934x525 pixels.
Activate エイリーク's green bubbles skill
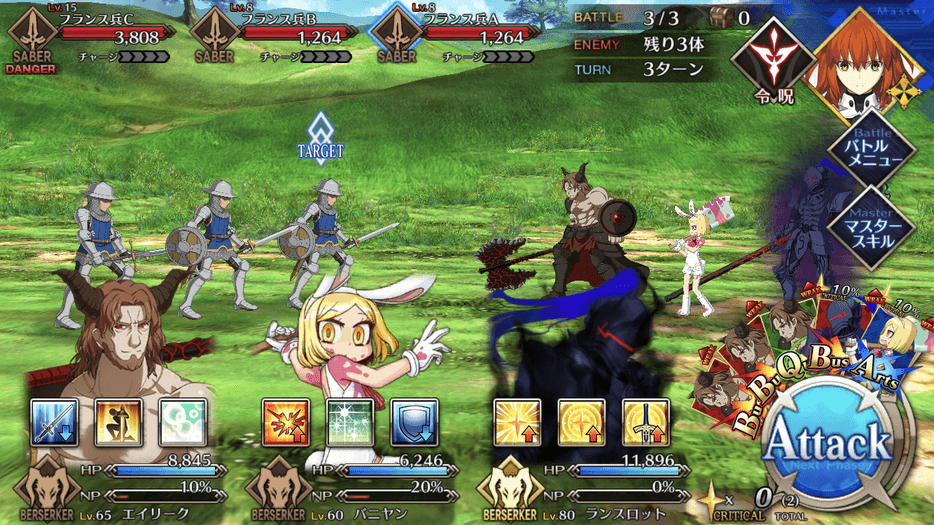pos(182,422)
